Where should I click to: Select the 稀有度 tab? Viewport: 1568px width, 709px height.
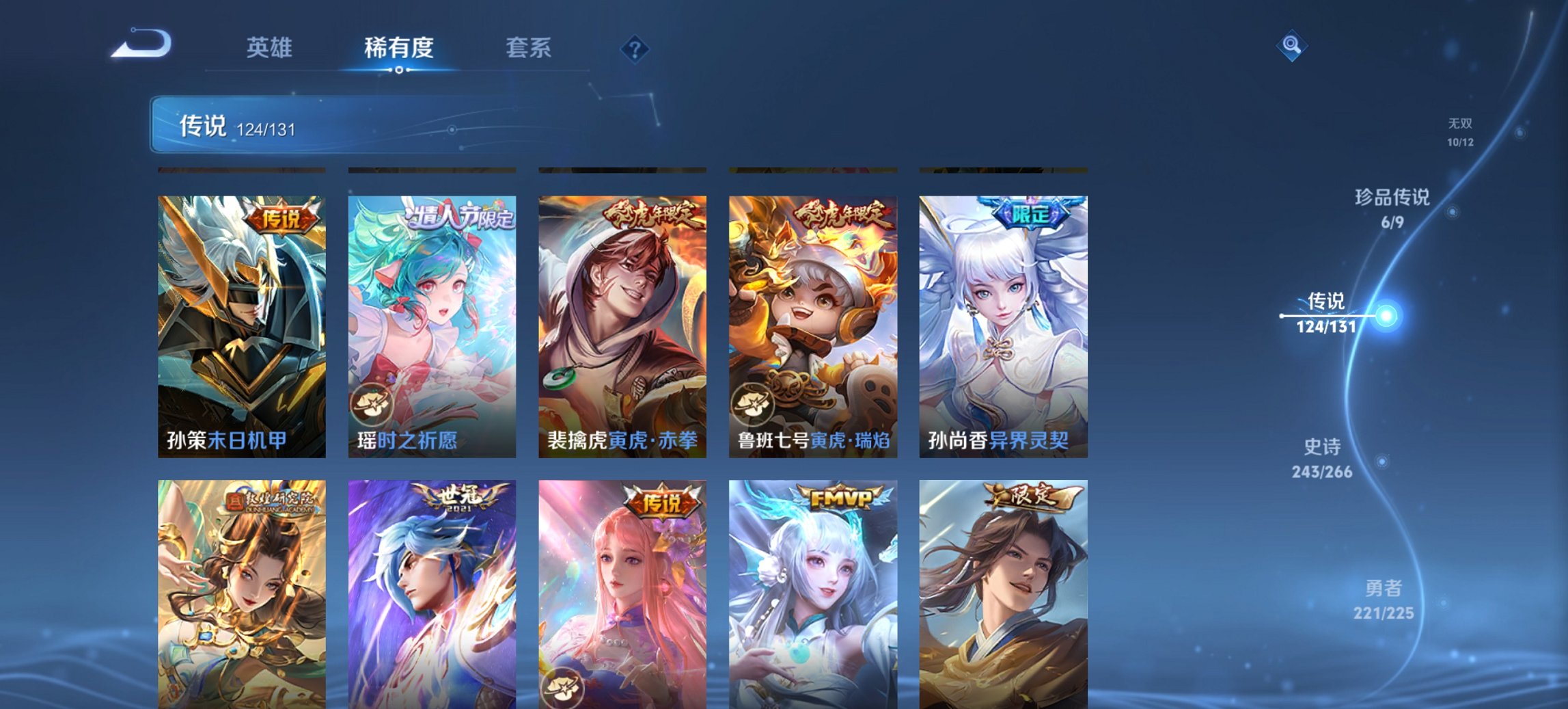pyautogui.click(x=399, y=48)
